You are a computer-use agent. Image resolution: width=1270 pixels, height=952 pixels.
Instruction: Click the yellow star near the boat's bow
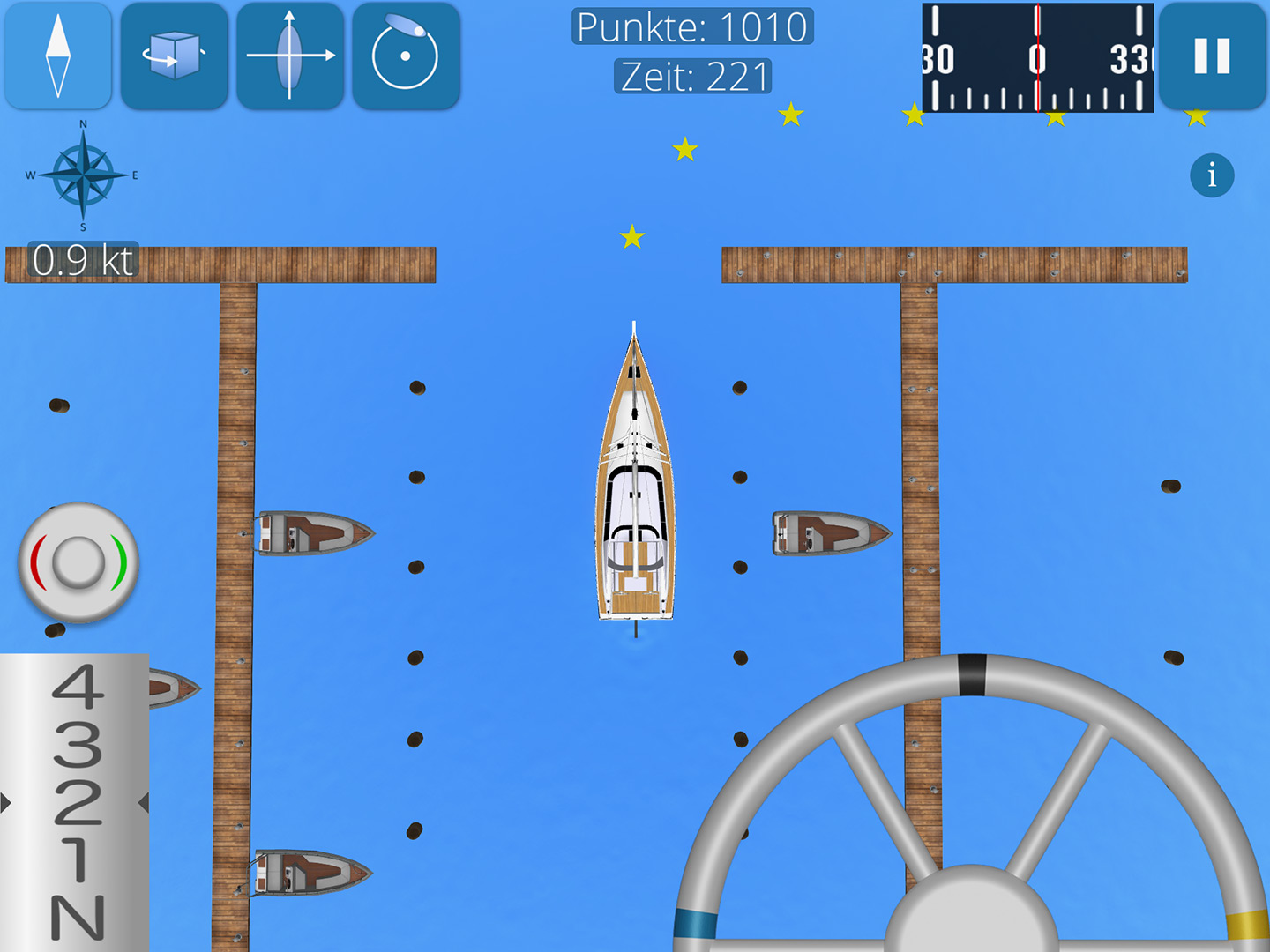[632, 236]
